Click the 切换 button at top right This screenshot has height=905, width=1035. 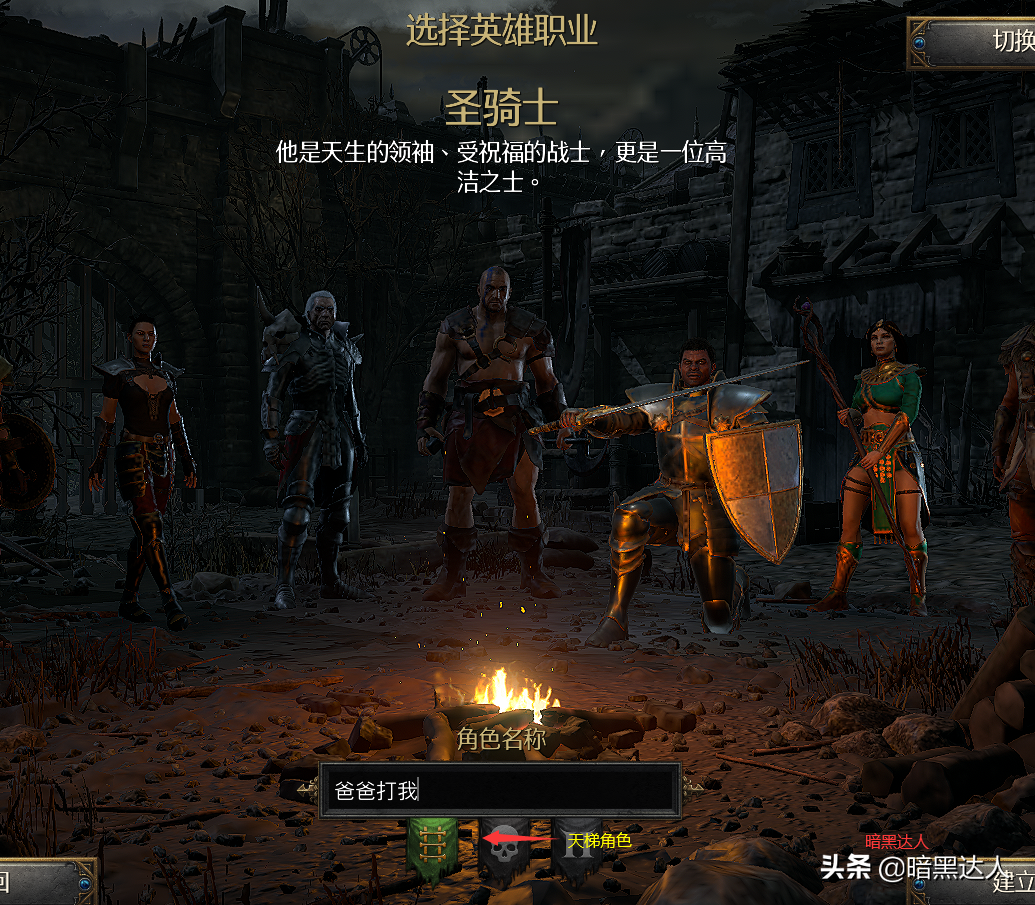975,43
